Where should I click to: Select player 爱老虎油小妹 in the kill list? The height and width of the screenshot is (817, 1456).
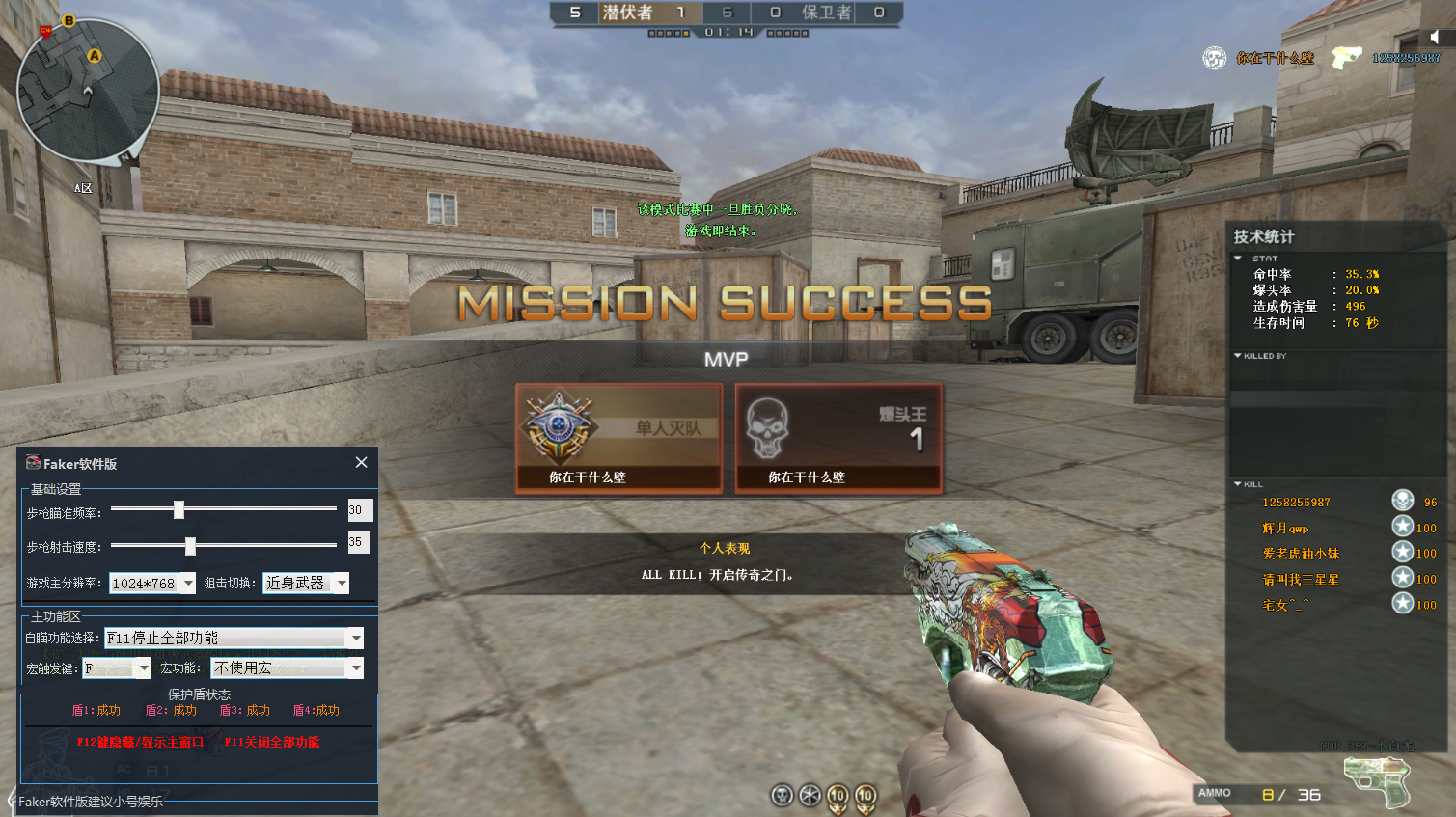tap(1301, 554)
